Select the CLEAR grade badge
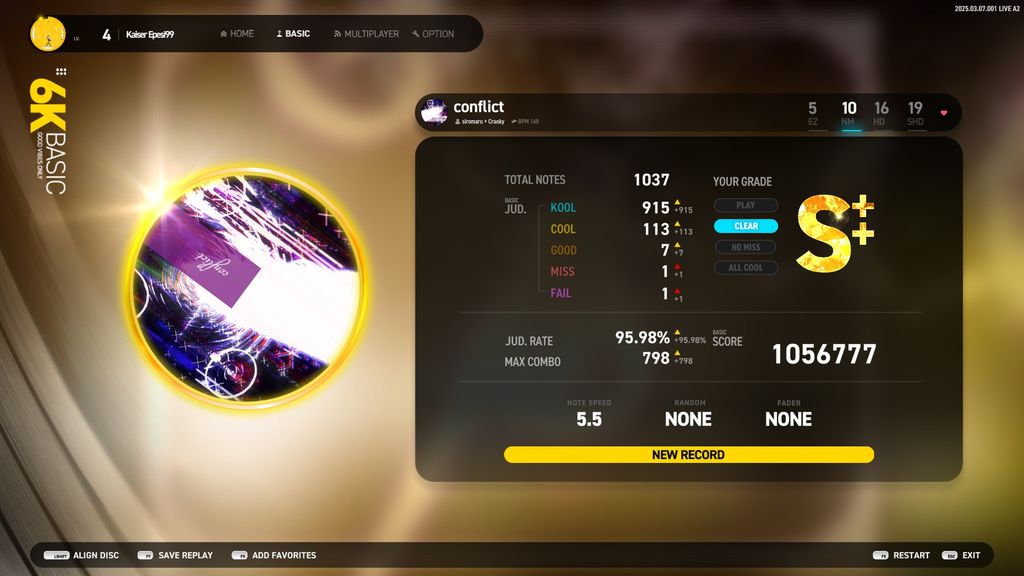 [746, 226]
